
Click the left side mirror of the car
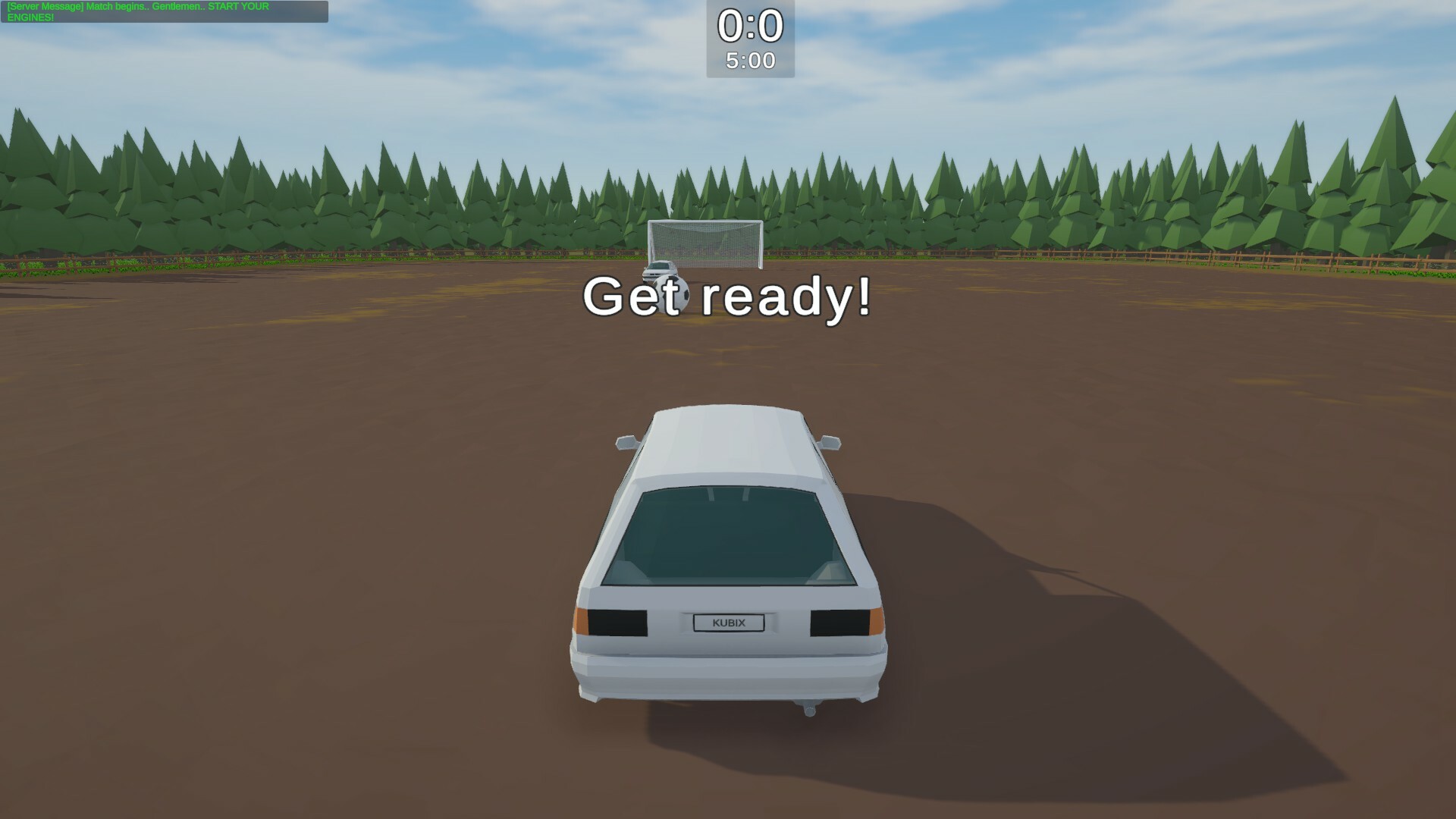coord(625,441)
